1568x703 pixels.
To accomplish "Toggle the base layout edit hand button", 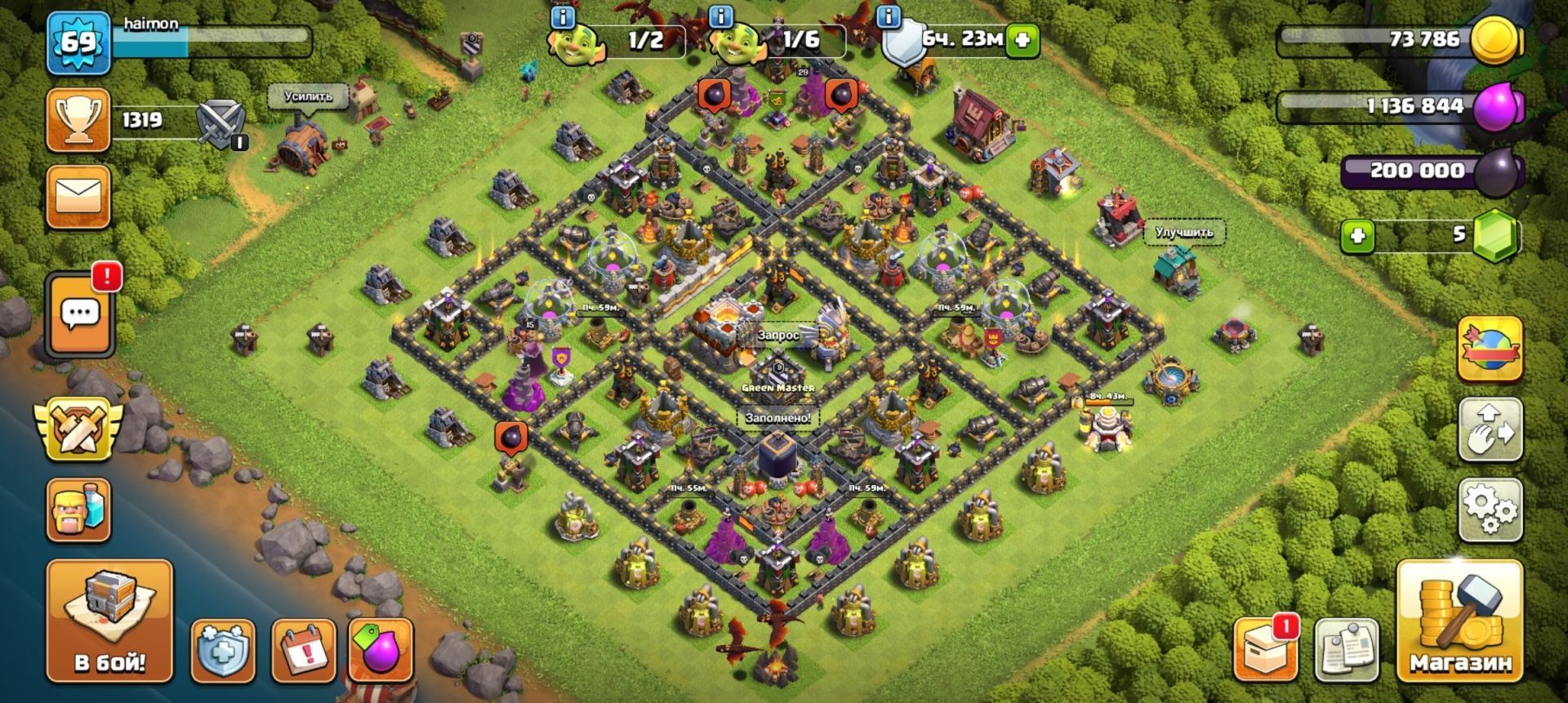I will pyautogui.click(x=1490, y=429).
